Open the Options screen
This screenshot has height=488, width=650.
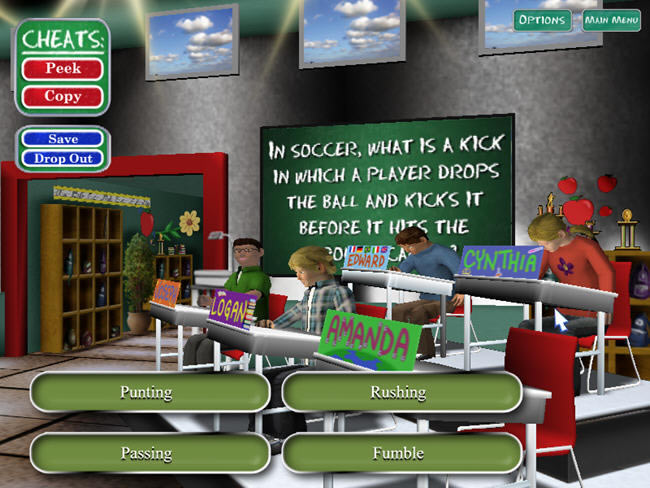(543, 20)
